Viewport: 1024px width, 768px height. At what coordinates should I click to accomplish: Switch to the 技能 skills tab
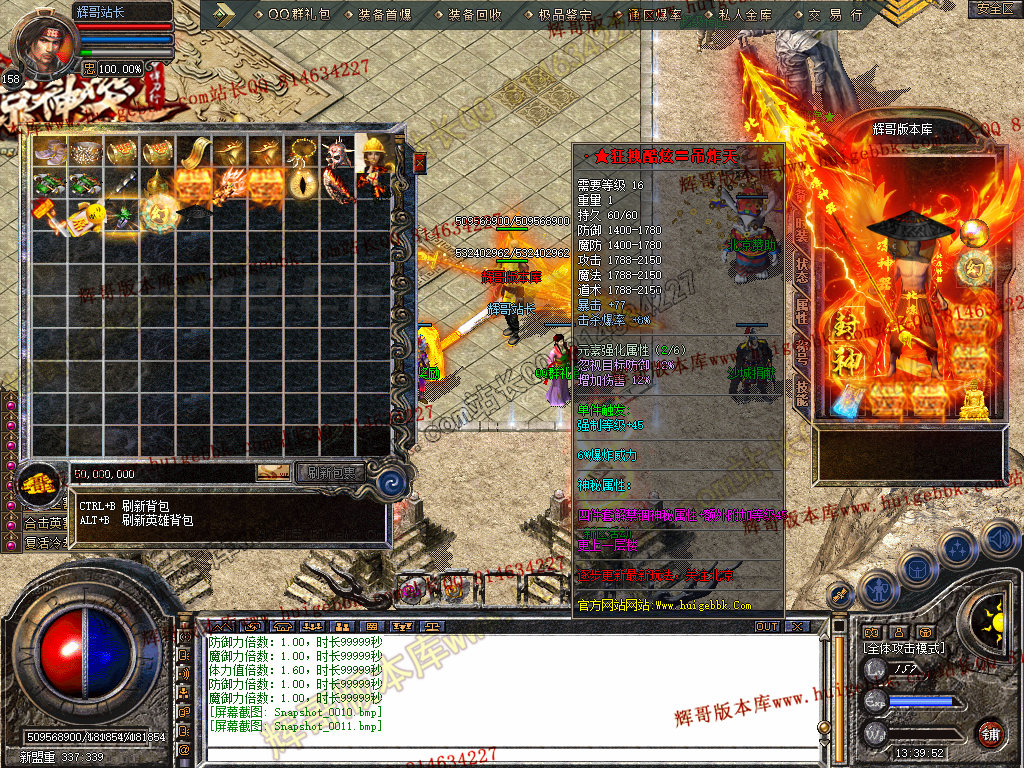tap(802, 390)
